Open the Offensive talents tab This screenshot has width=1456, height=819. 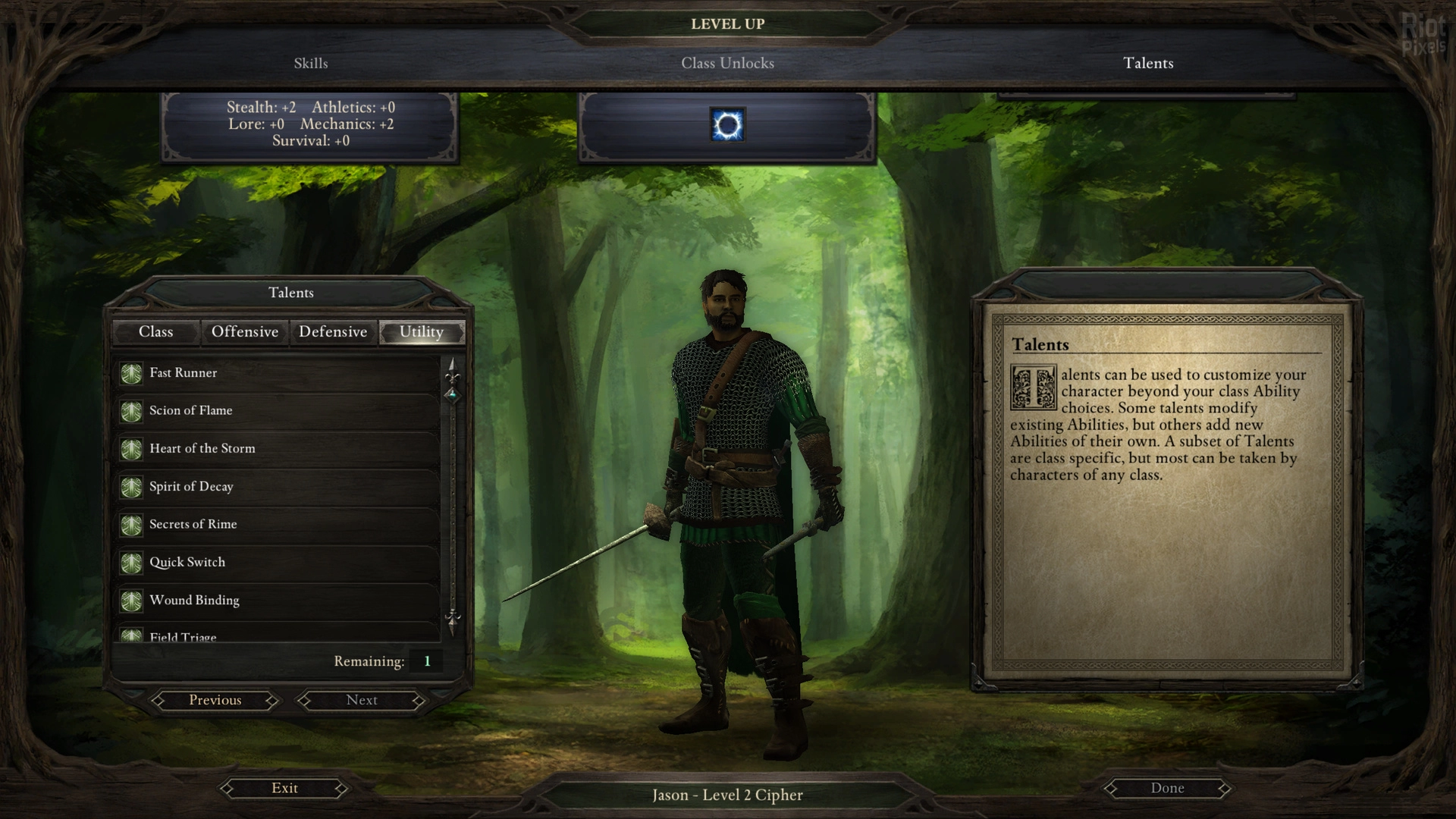(x=244, y=332)
